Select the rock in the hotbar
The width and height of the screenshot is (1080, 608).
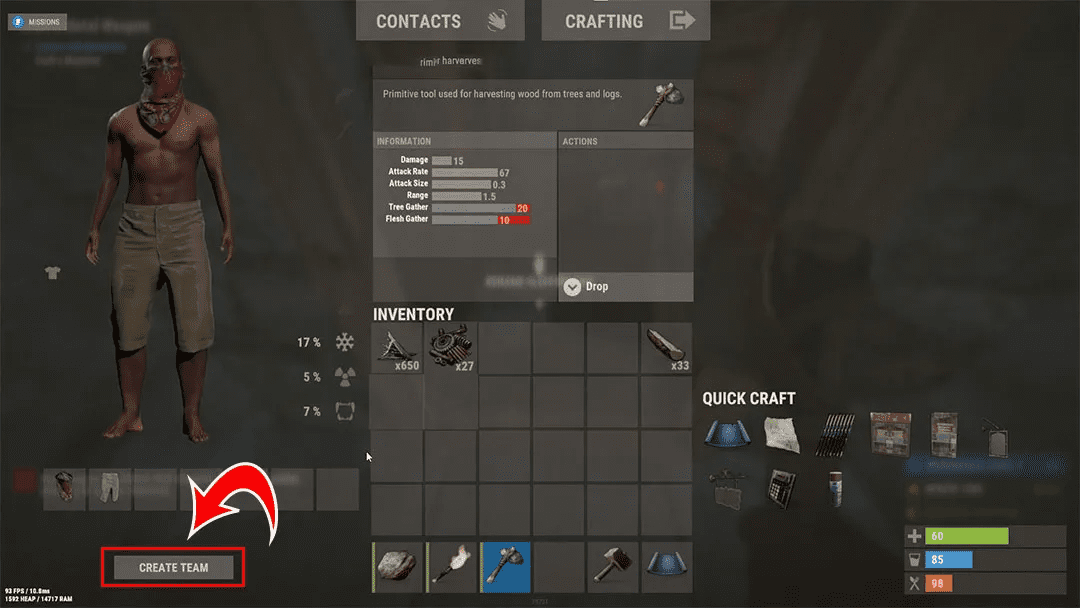point(398,567)
